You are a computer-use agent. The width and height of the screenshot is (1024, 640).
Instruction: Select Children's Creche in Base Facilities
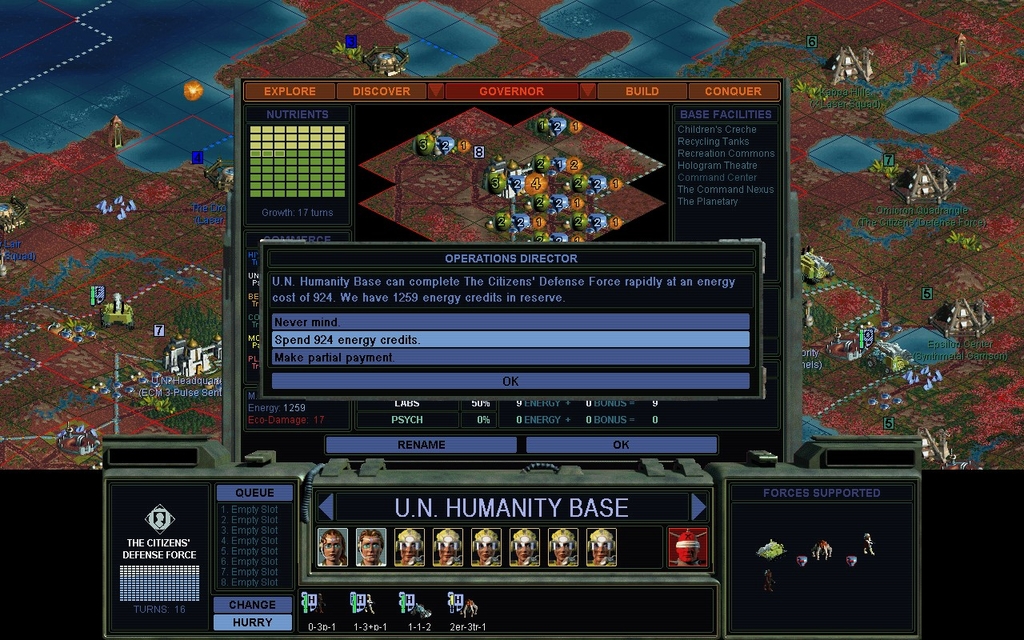(x=717, y=130)
